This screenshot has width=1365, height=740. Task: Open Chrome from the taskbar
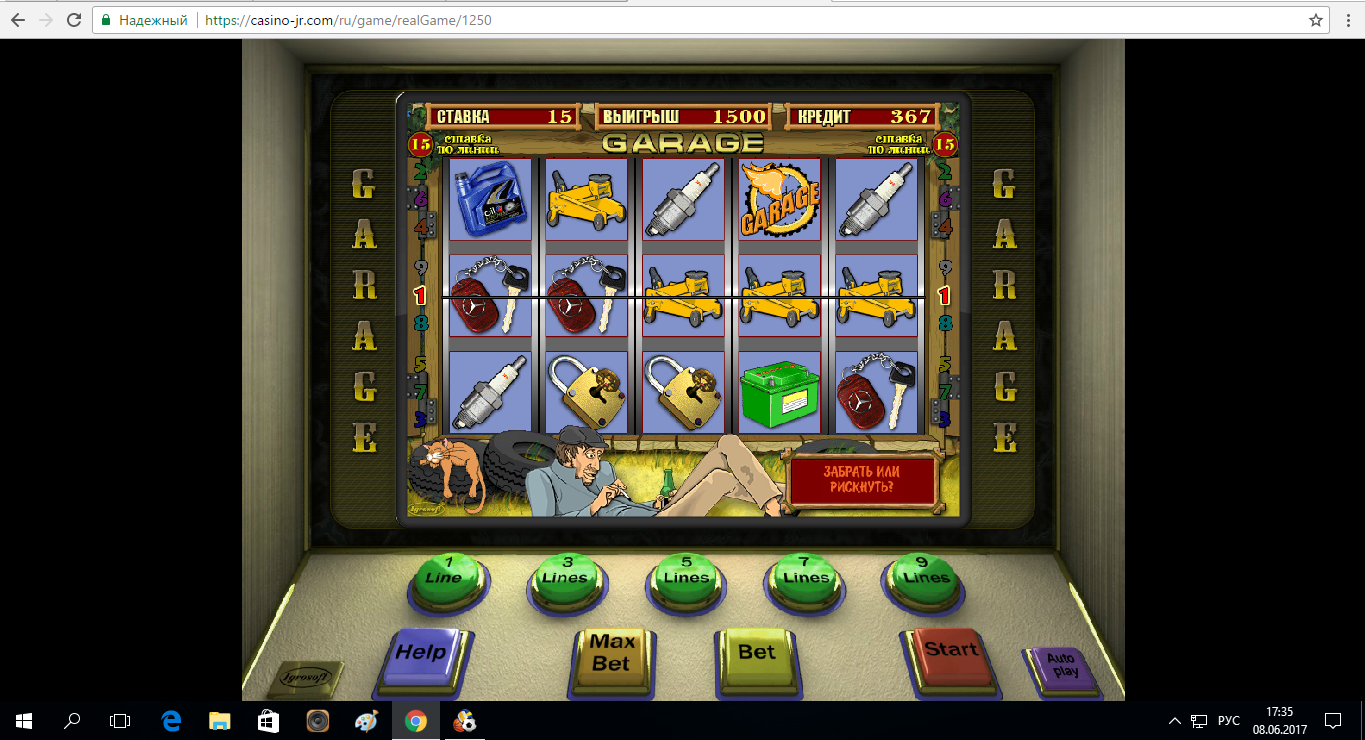(416, 718)
